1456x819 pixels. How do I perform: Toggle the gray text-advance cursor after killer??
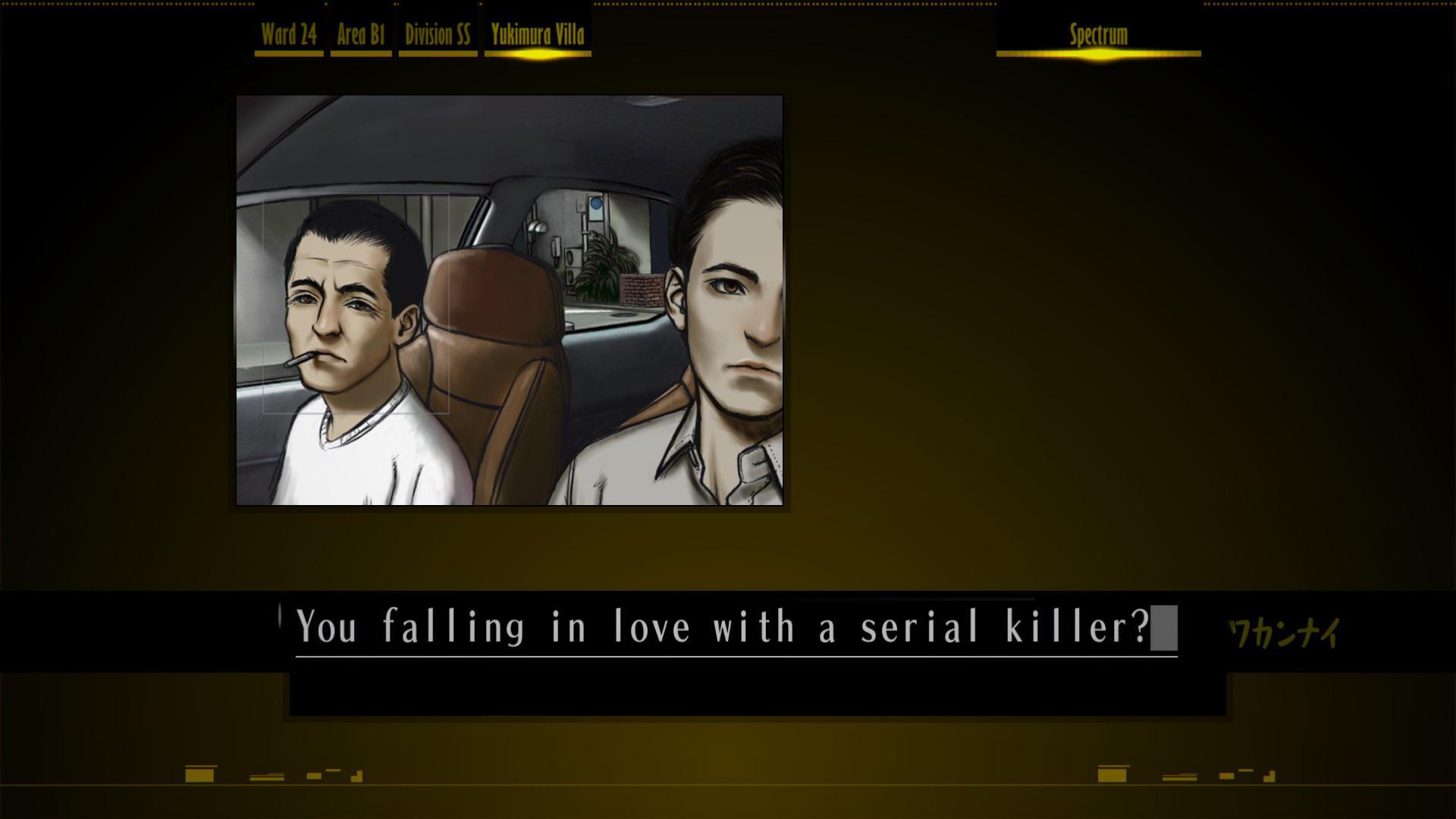pos(1165,627)
